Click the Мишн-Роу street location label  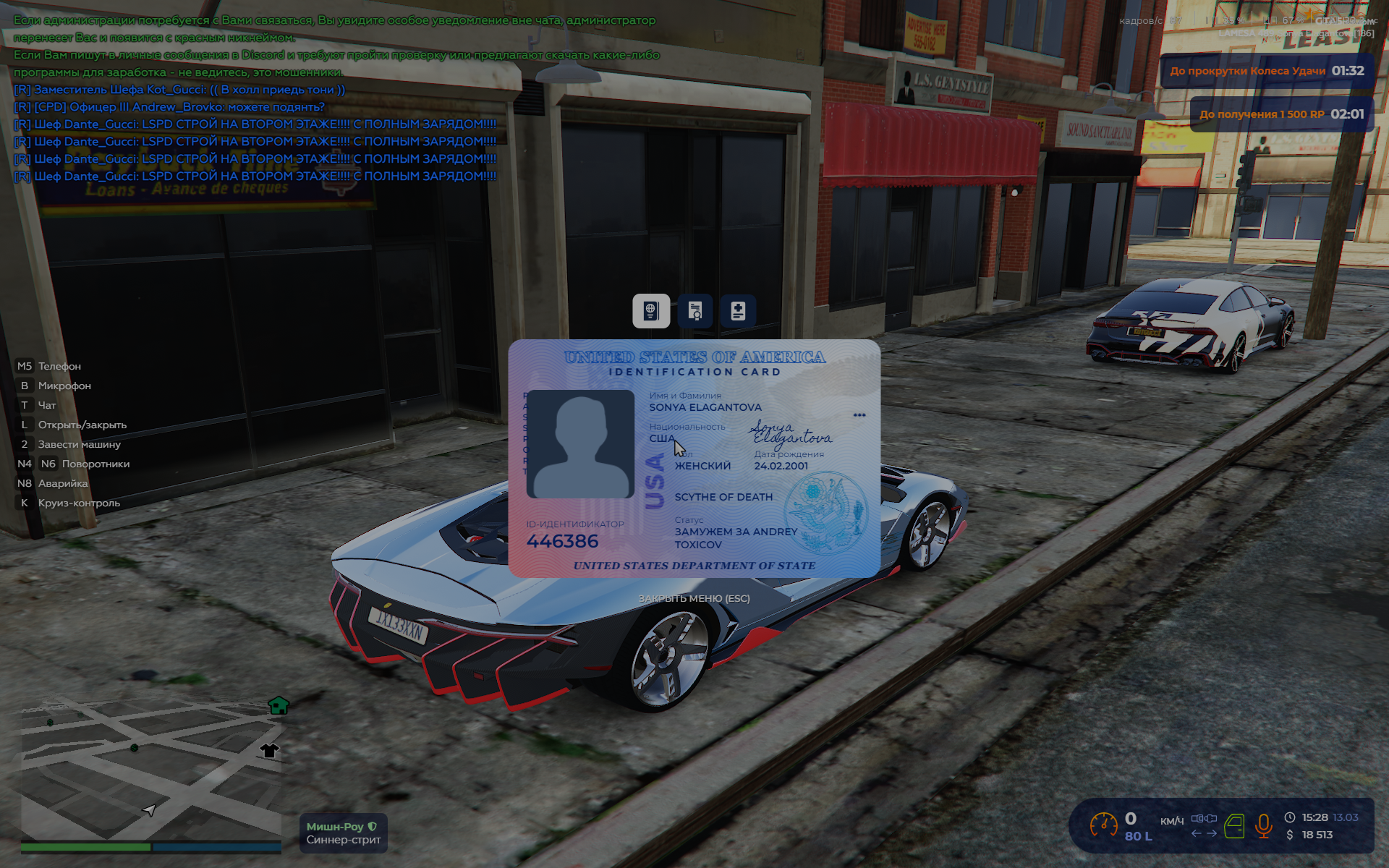tap(344, 833)
